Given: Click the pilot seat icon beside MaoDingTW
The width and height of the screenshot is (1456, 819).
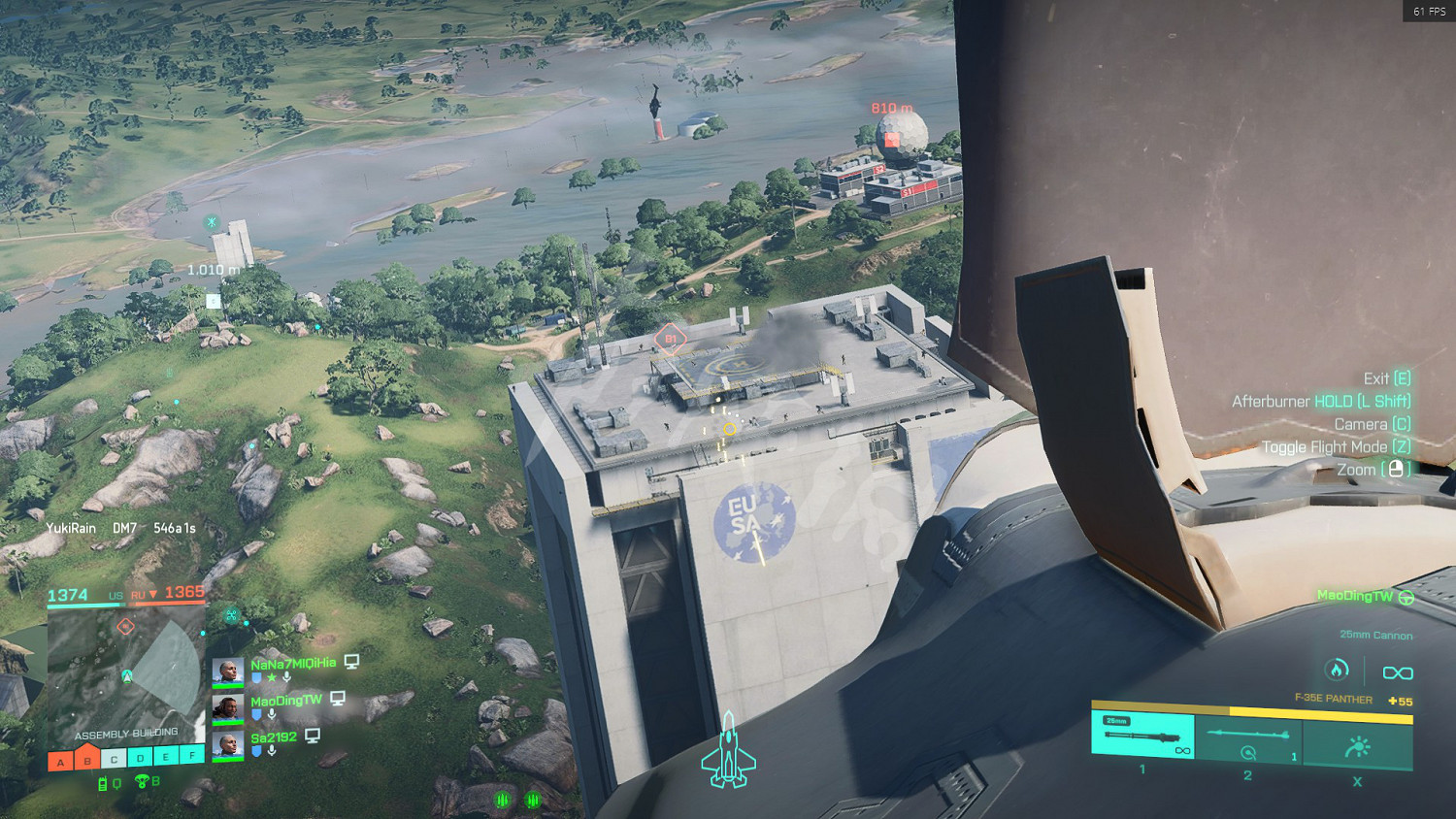Looking at the screenshot, I should pos(1406,598).
